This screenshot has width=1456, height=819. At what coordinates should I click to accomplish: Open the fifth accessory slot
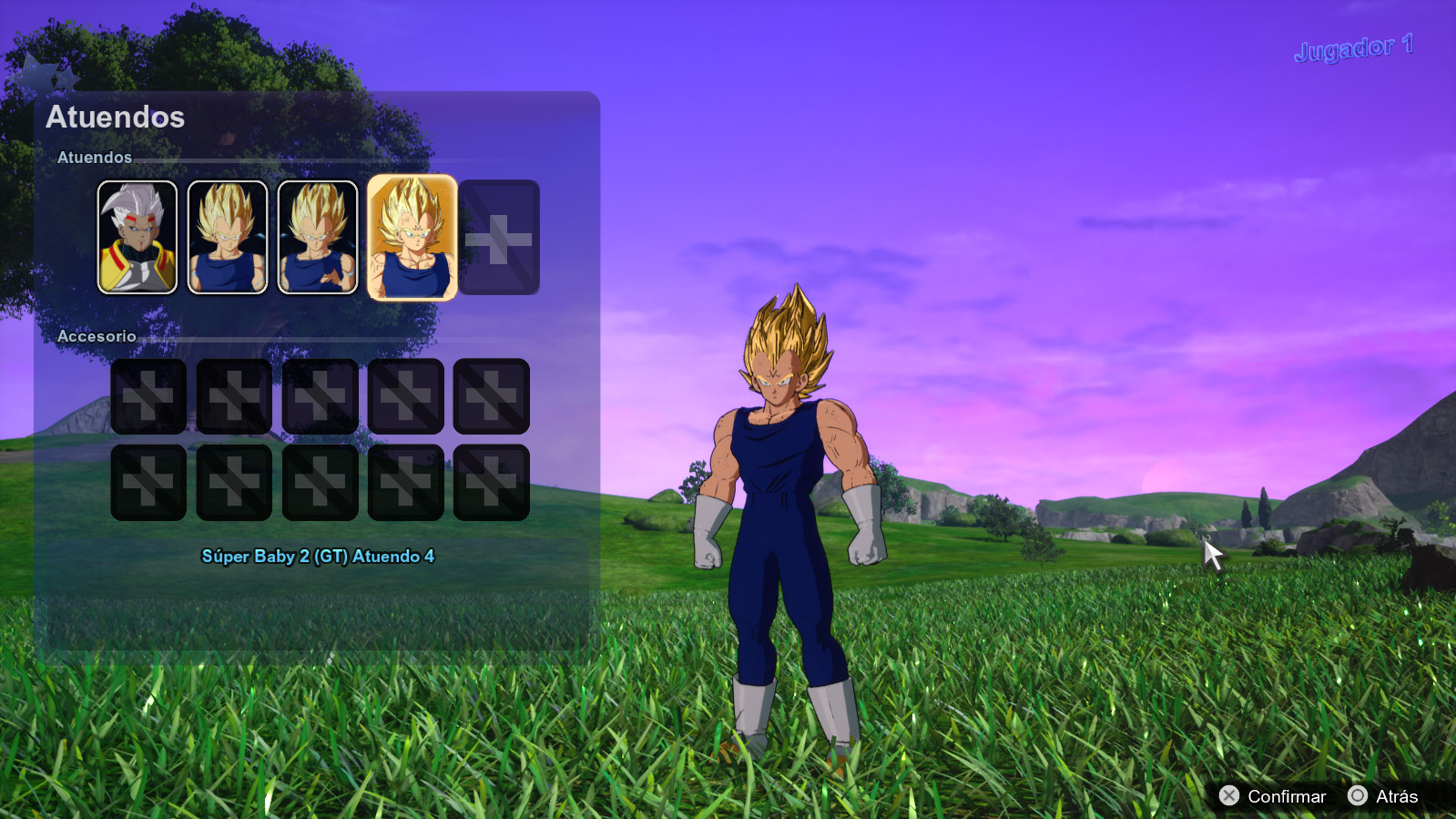pos(491,397)
